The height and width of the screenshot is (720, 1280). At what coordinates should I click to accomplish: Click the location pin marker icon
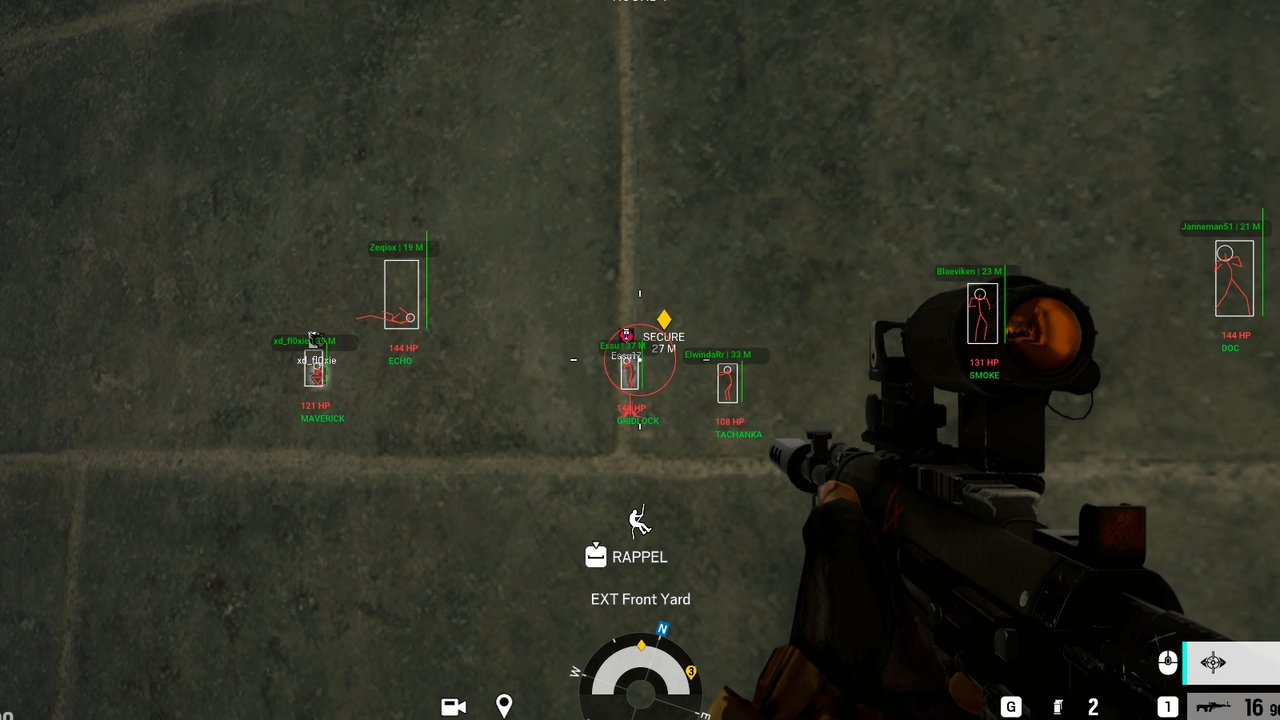pyautogui.click(x=504, y=706)
